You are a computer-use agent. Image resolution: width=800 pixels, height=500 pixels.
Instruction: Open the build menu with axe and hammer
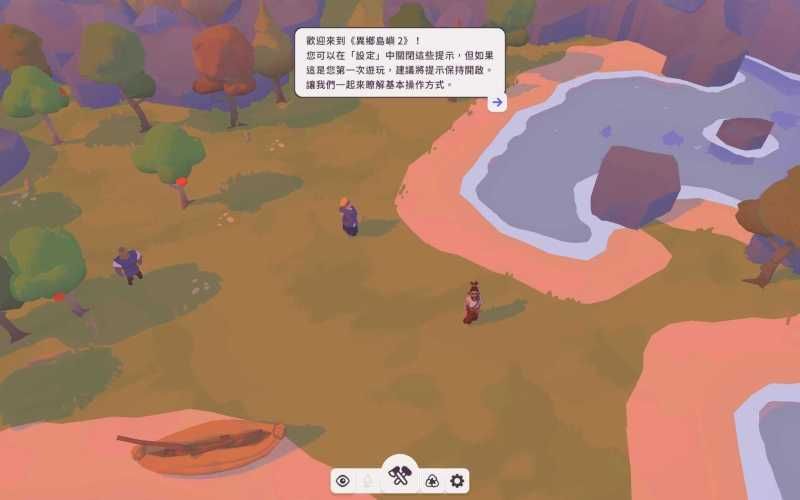[400, 475]
